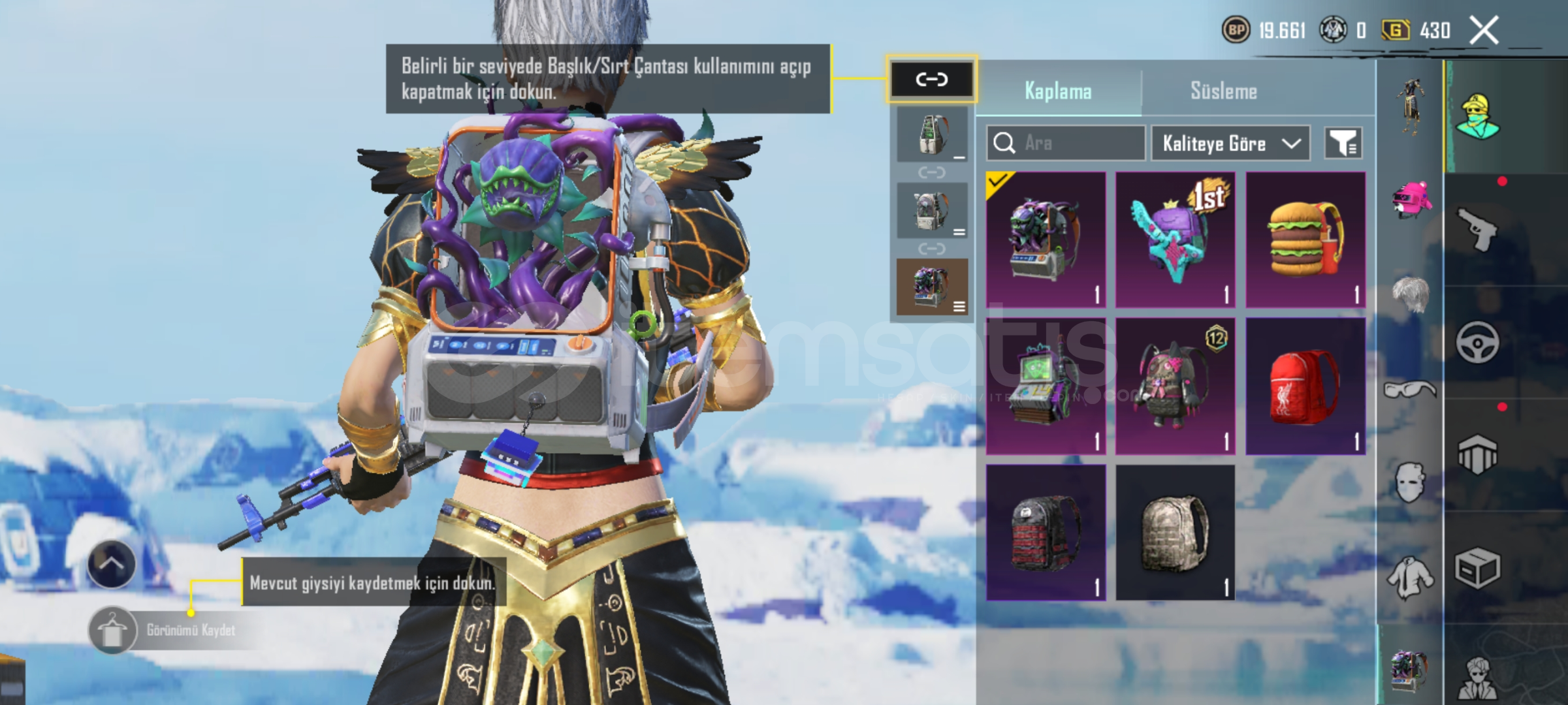Expand the up-arrow circle button
Image resolution: width=1568 pixels, height=705 pixels.
coord(112,564)
